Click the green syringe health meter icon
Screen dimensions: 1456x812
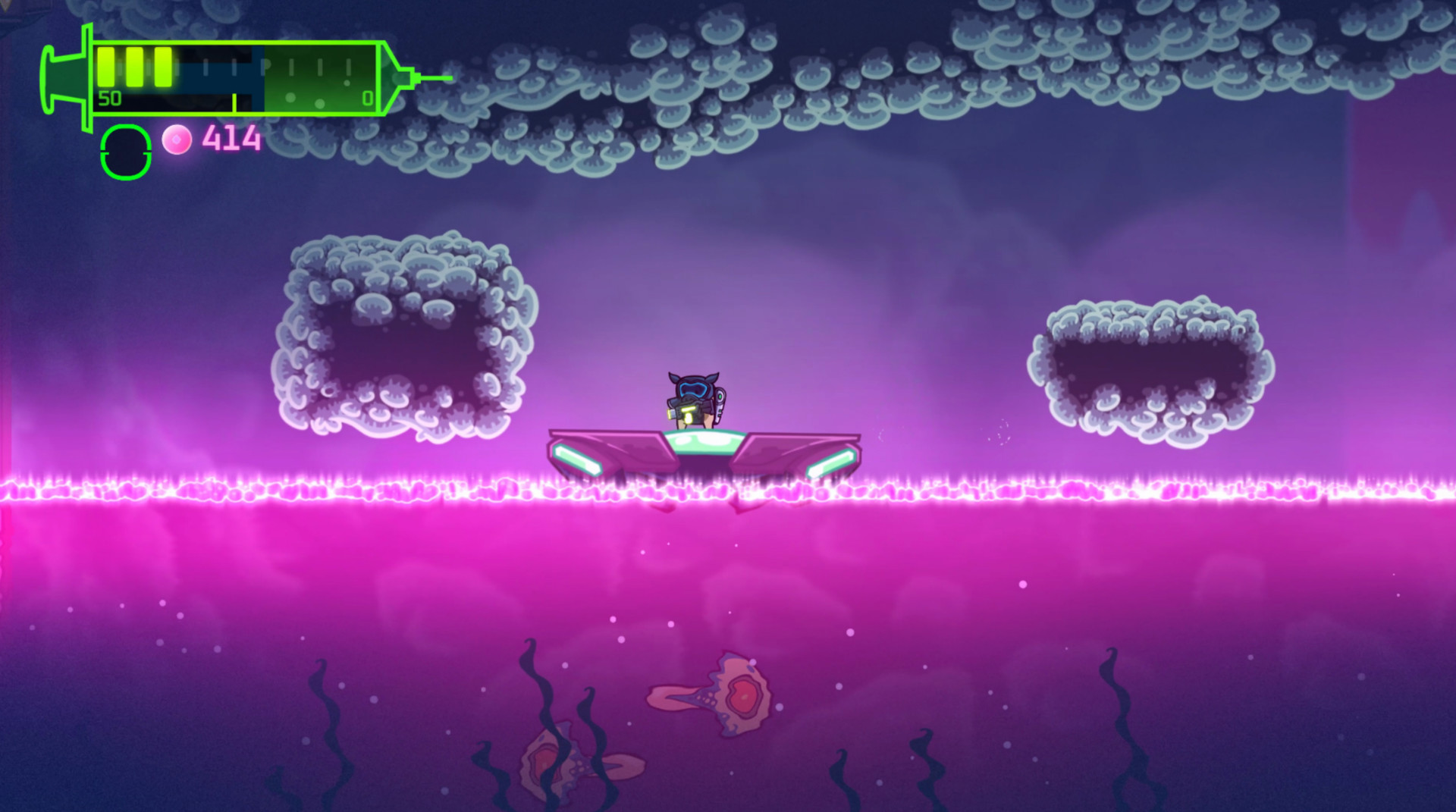coord(227,76)
